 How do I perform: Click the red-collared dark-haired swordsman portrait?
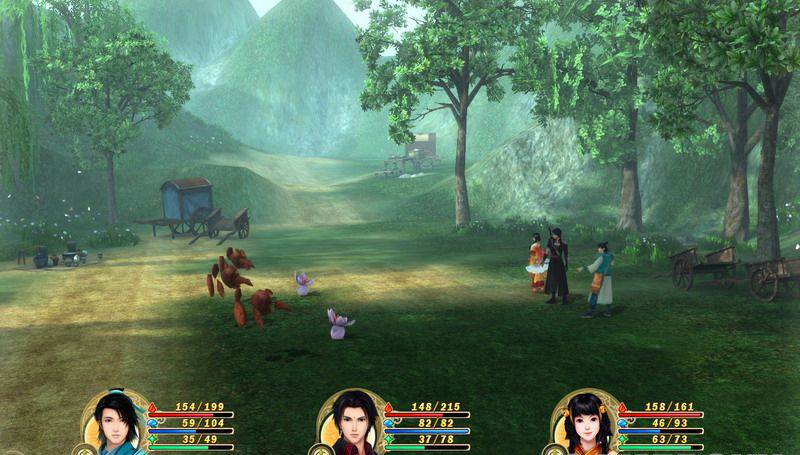pyautogui.click(x=351, y=424)
